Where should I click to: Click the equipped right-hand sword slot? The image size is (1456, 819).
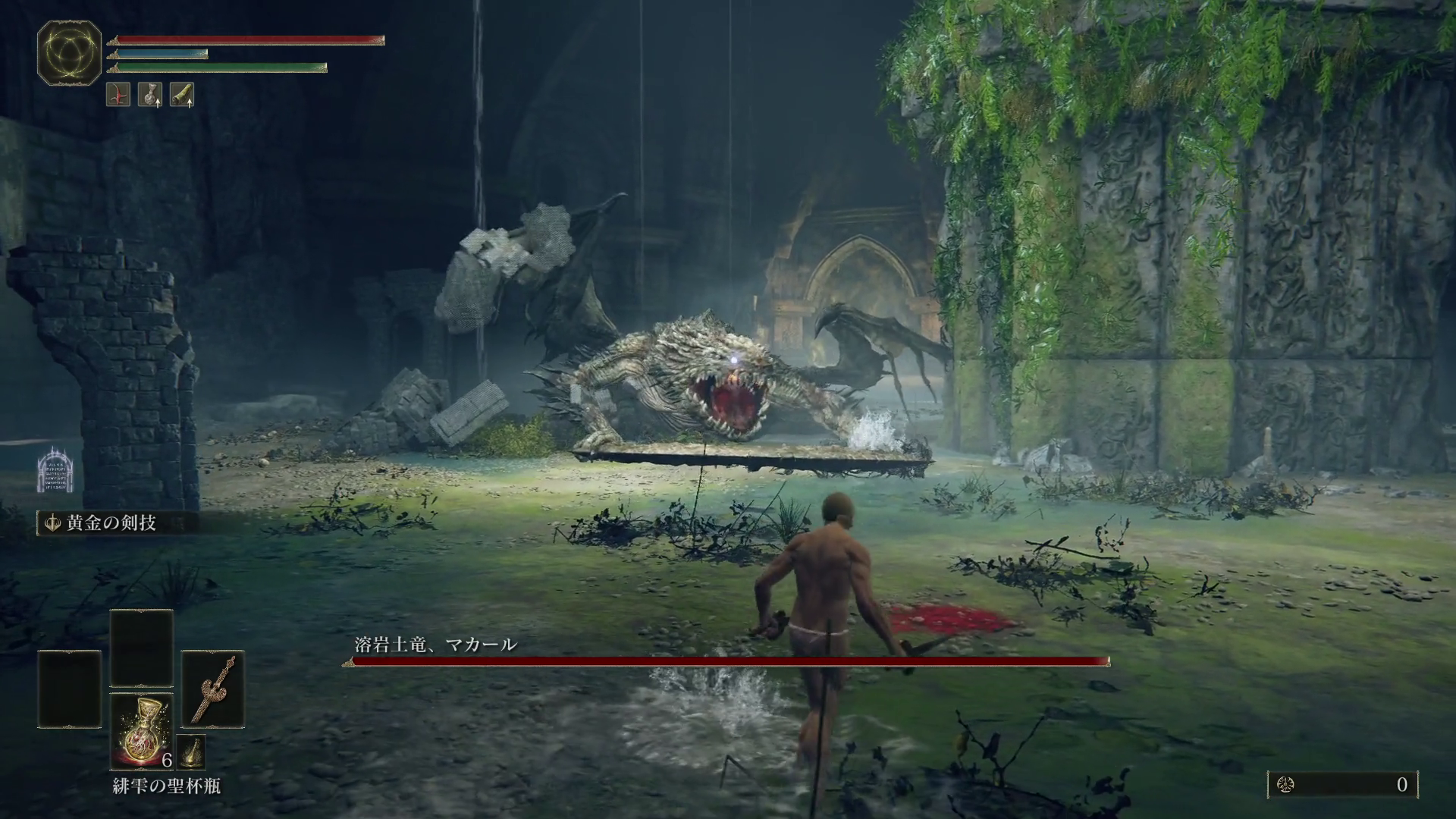[213, 688]
